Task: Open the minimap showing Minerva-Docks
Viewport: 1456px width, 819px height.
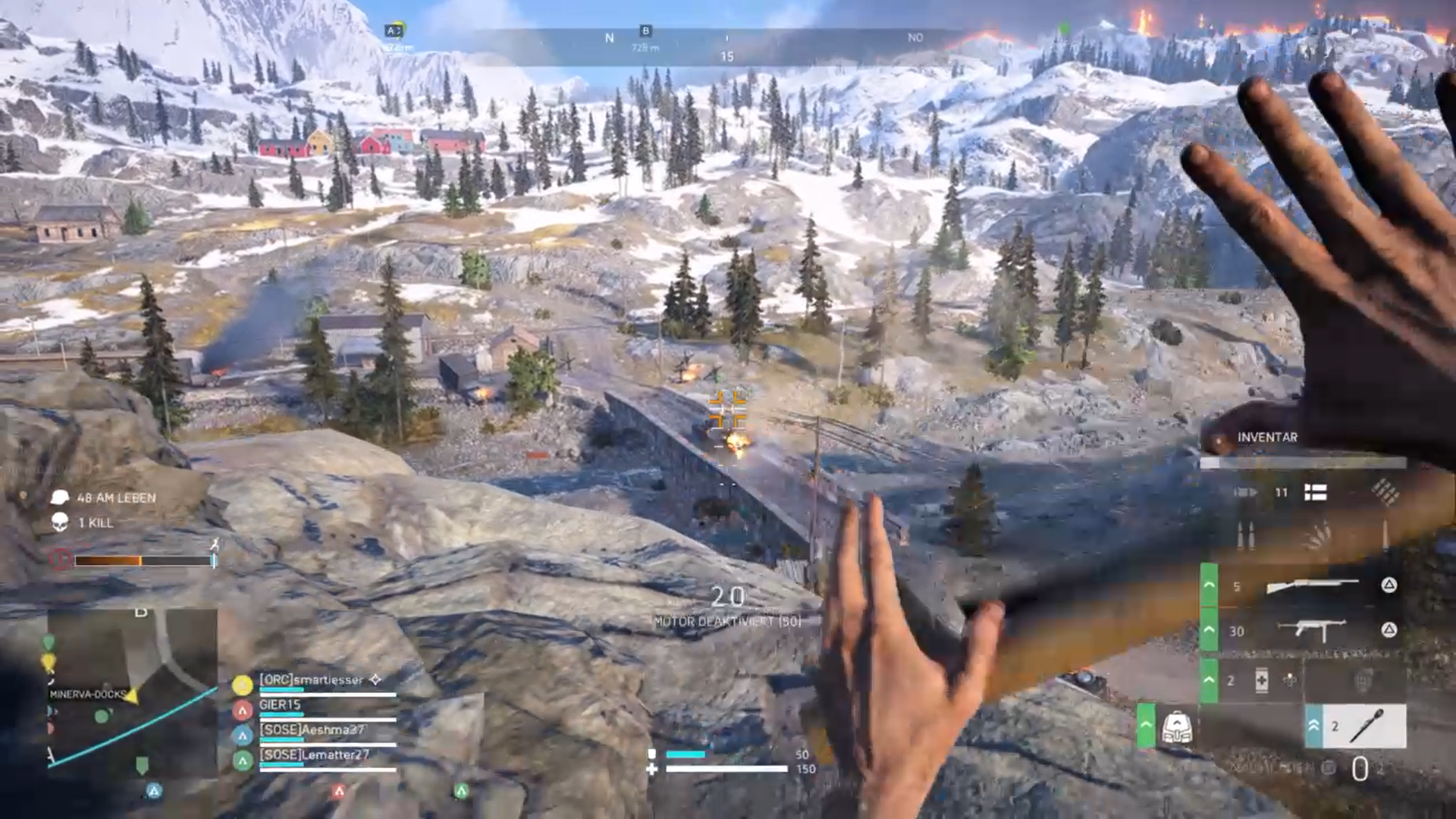Action: [x=133, y=694]
